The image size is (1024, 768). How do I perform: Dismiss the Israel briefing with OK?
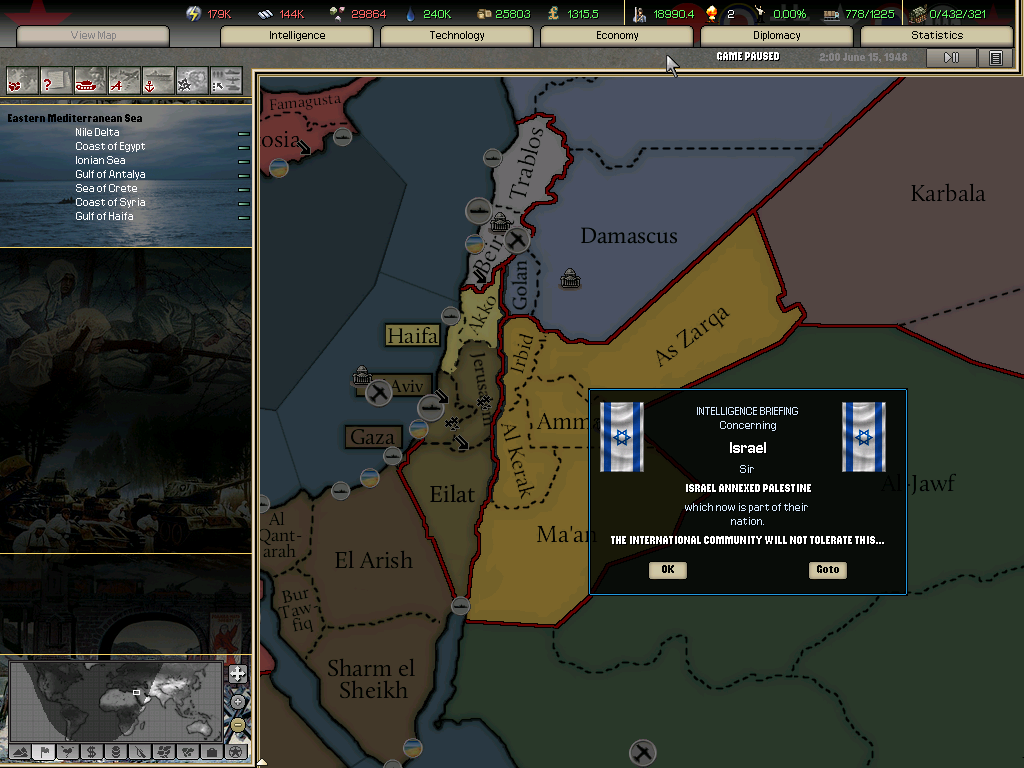pos(667,570)
